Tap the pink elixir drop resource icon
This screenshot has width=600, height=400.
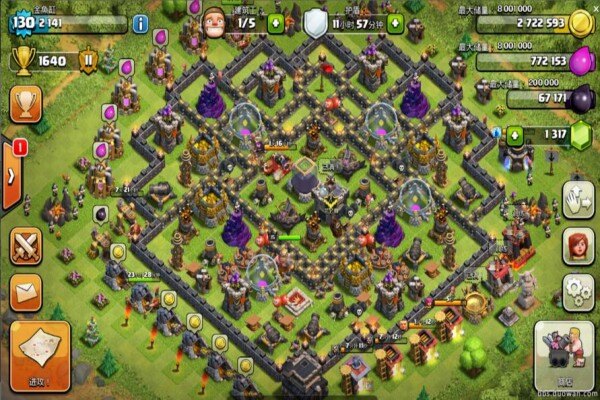[581, 61]
